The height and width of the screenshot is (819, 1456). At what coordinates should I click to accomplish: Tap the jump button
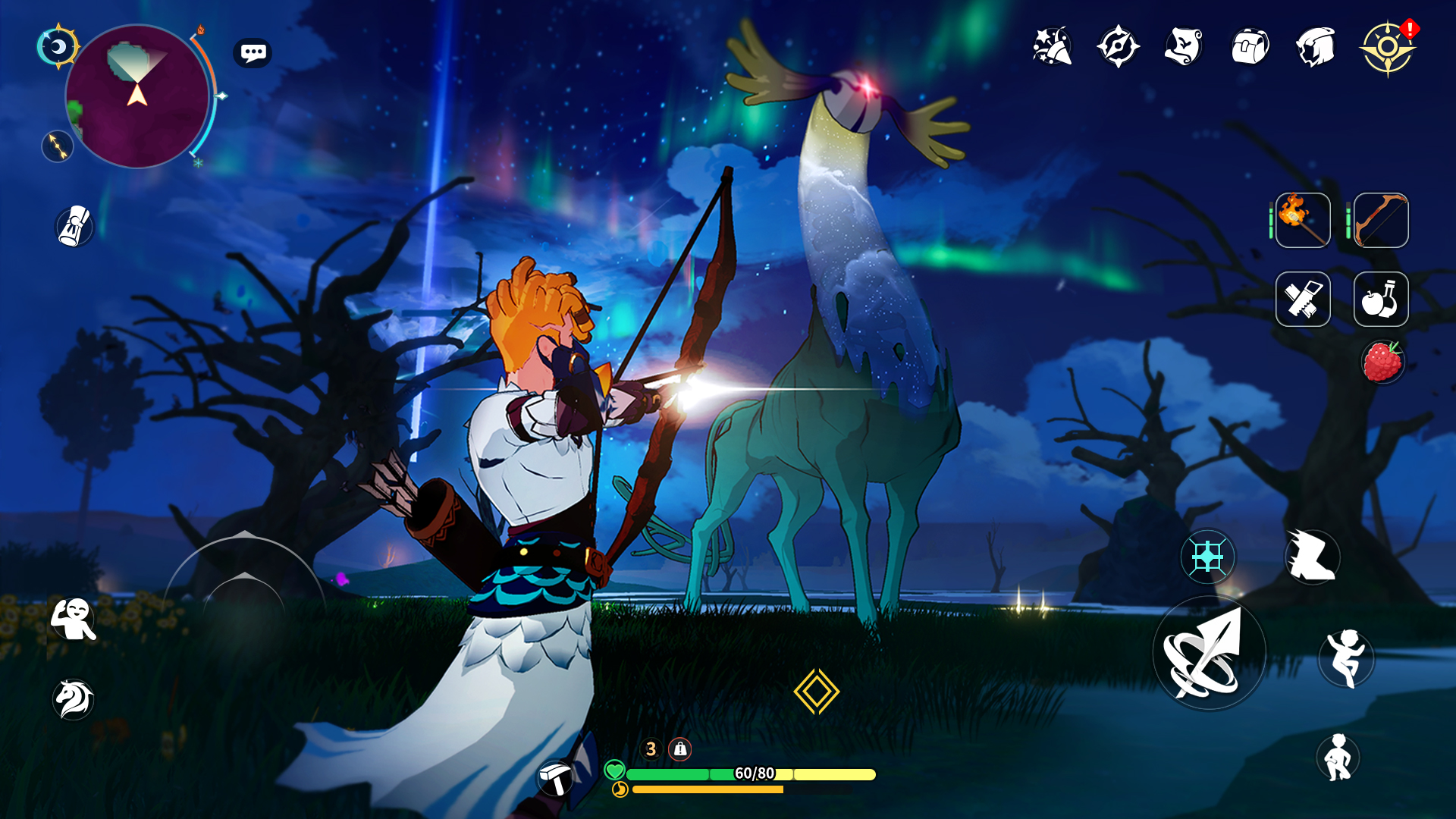pyautogui.click(x=1346, y=657)
